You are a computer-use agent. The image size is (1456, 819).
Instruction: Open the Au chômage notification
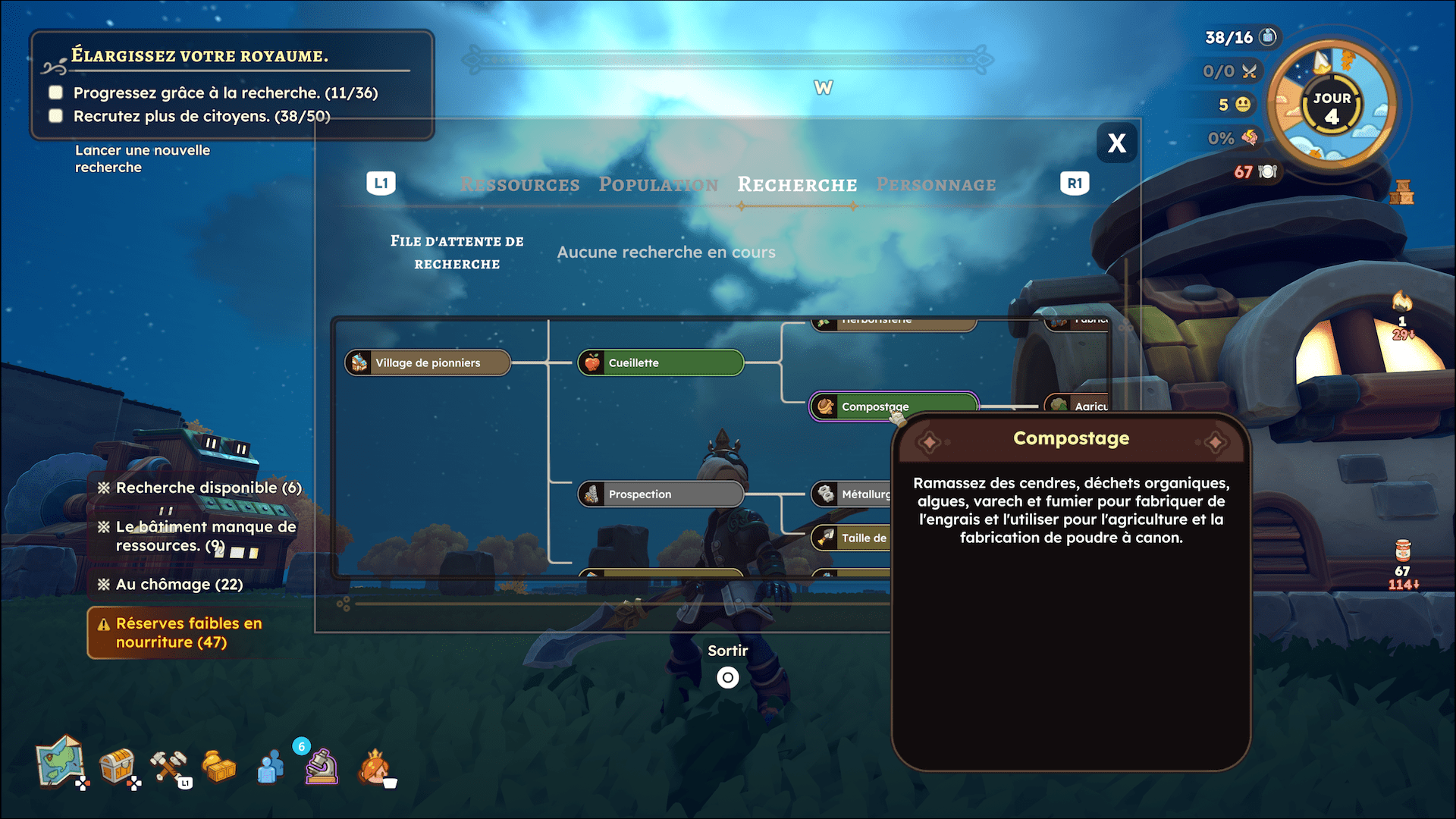point(179,584)
